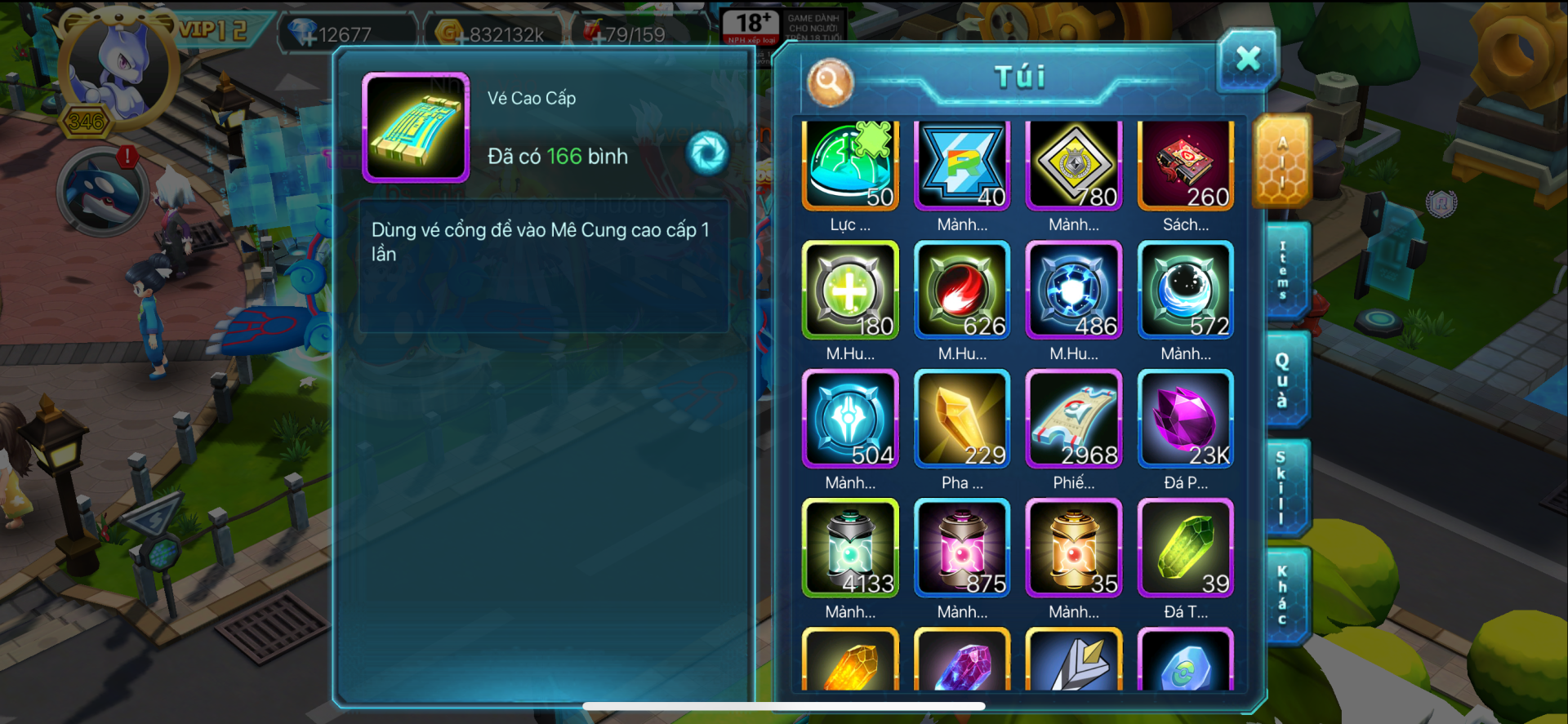Pick the green canister with 4133

(850, 548)
